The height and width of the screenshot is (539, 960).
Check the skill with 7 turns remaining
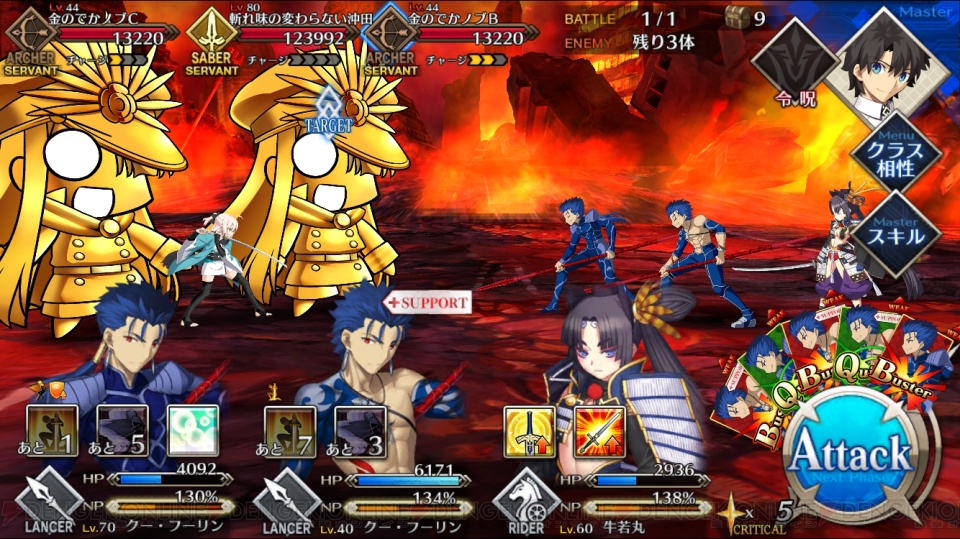point(290,431)
